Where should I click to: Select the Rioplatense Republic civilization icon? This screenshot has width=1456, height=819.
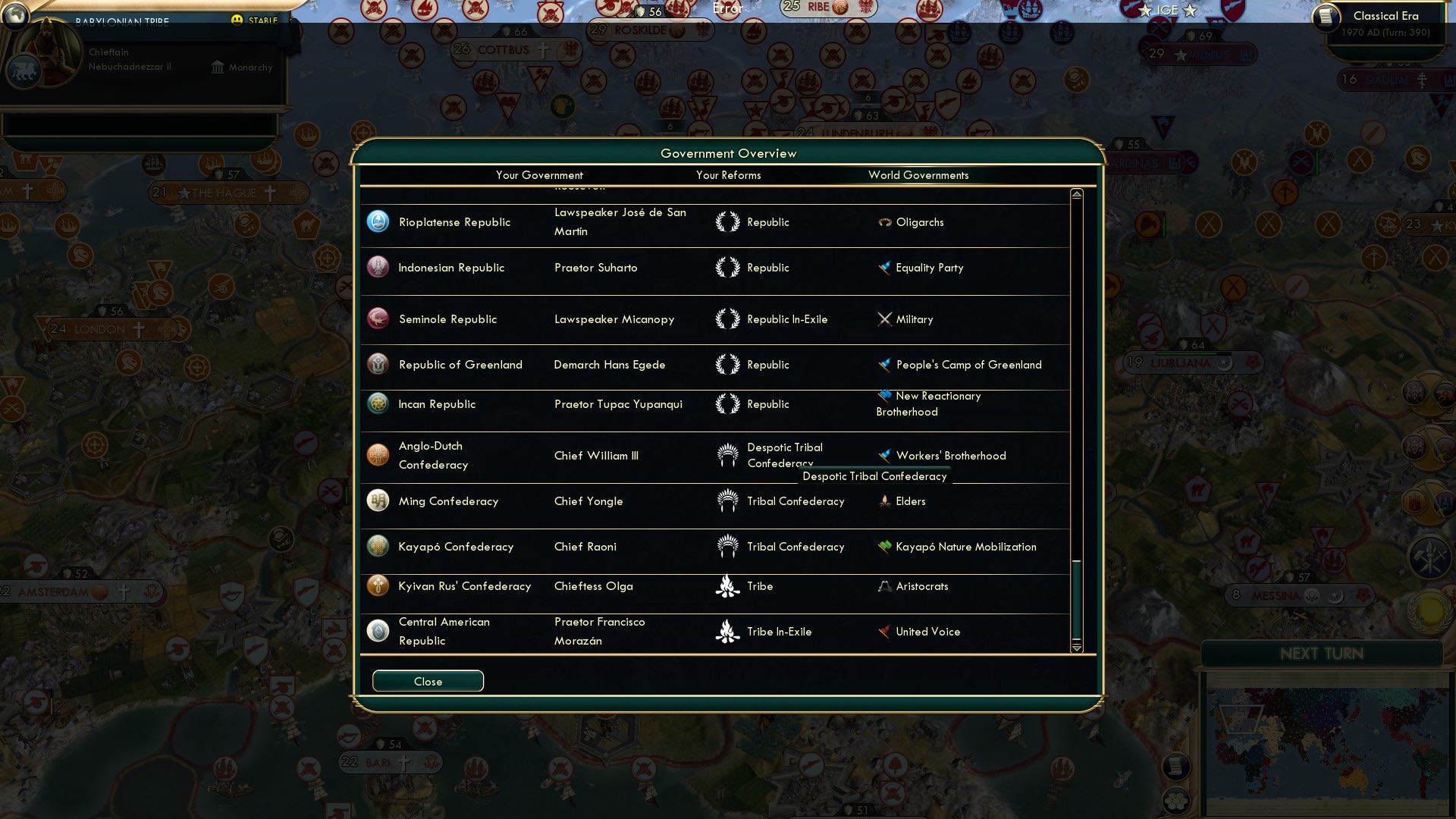pyautogui.click(x=377, y=221)
